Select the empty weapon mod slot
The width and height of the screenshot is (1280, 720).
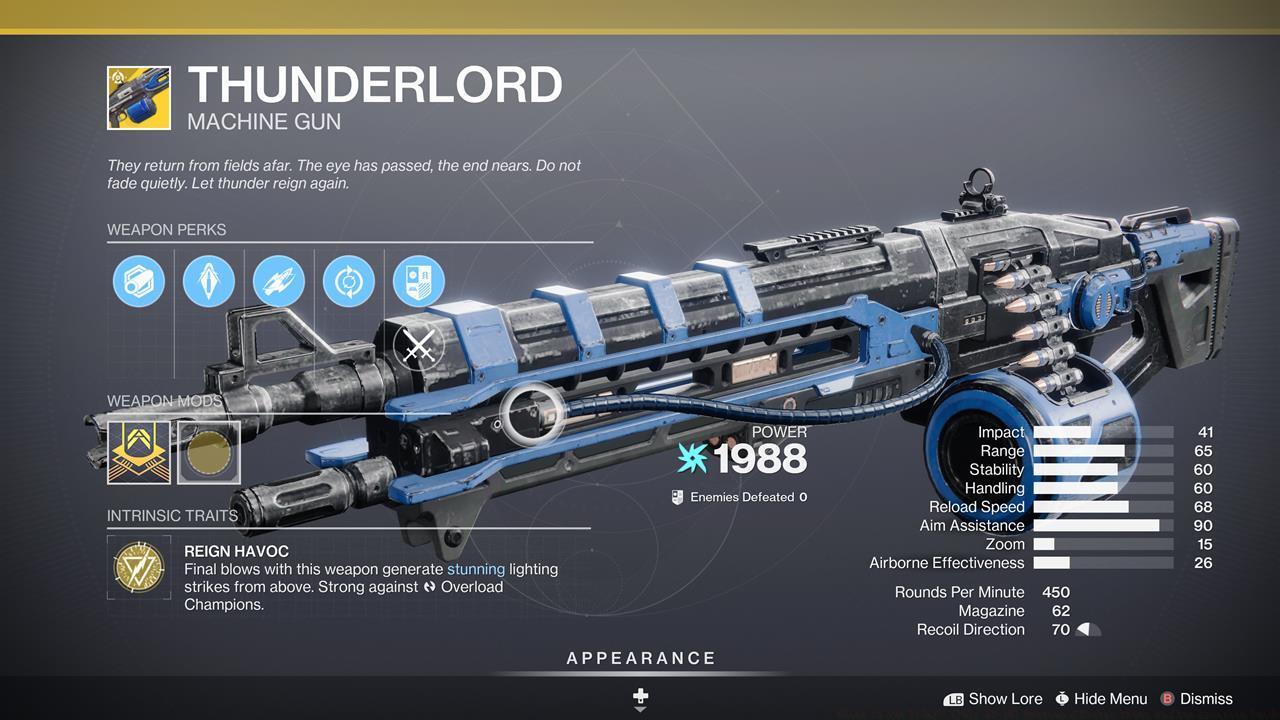point(208,451)
